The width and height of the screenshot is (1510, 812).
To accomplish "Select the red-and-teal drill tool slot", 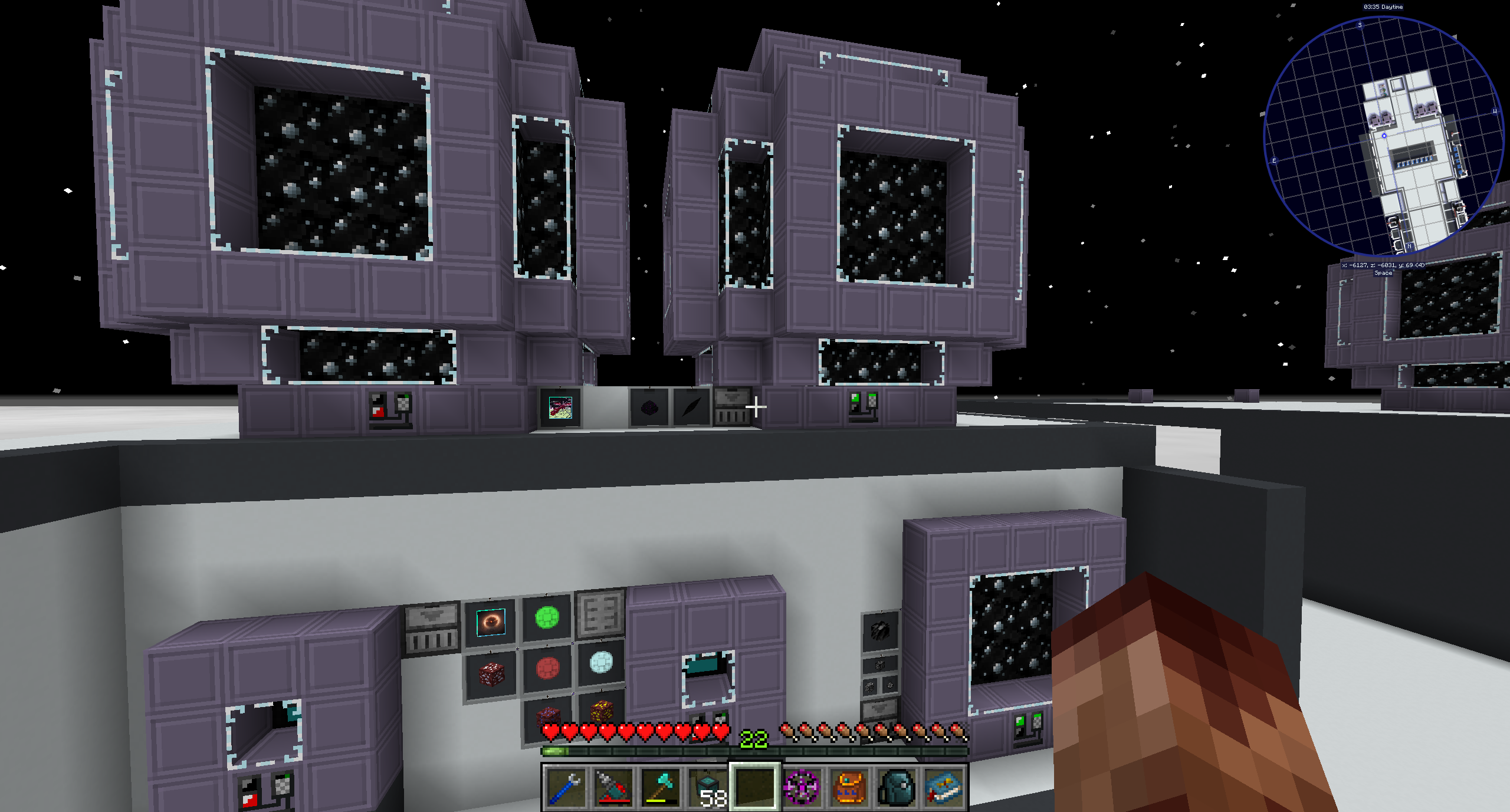I will coord(613,787).
